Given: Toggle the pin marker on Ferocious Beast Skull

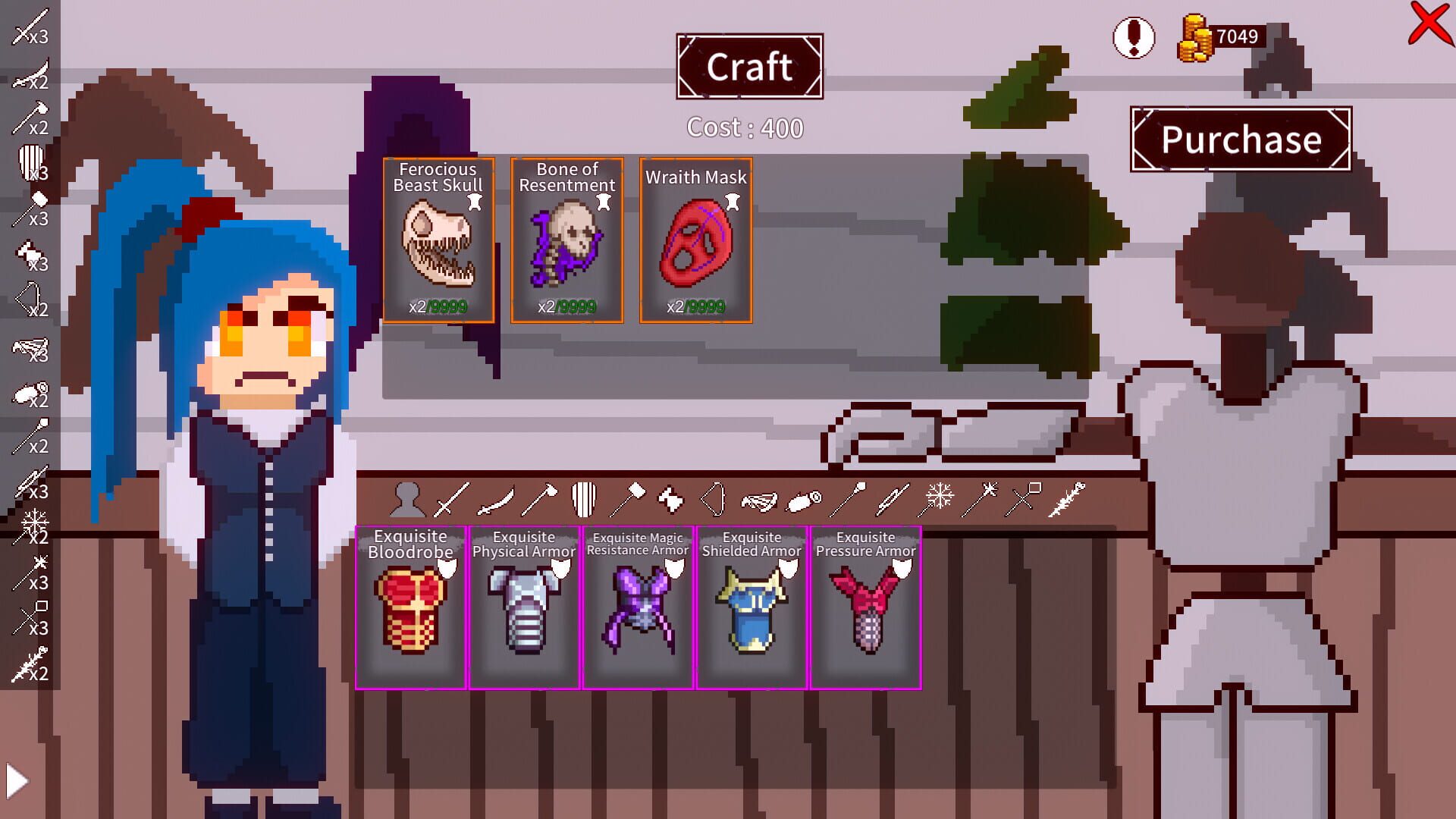Looking at the screenshot, I should click(475, 200).
